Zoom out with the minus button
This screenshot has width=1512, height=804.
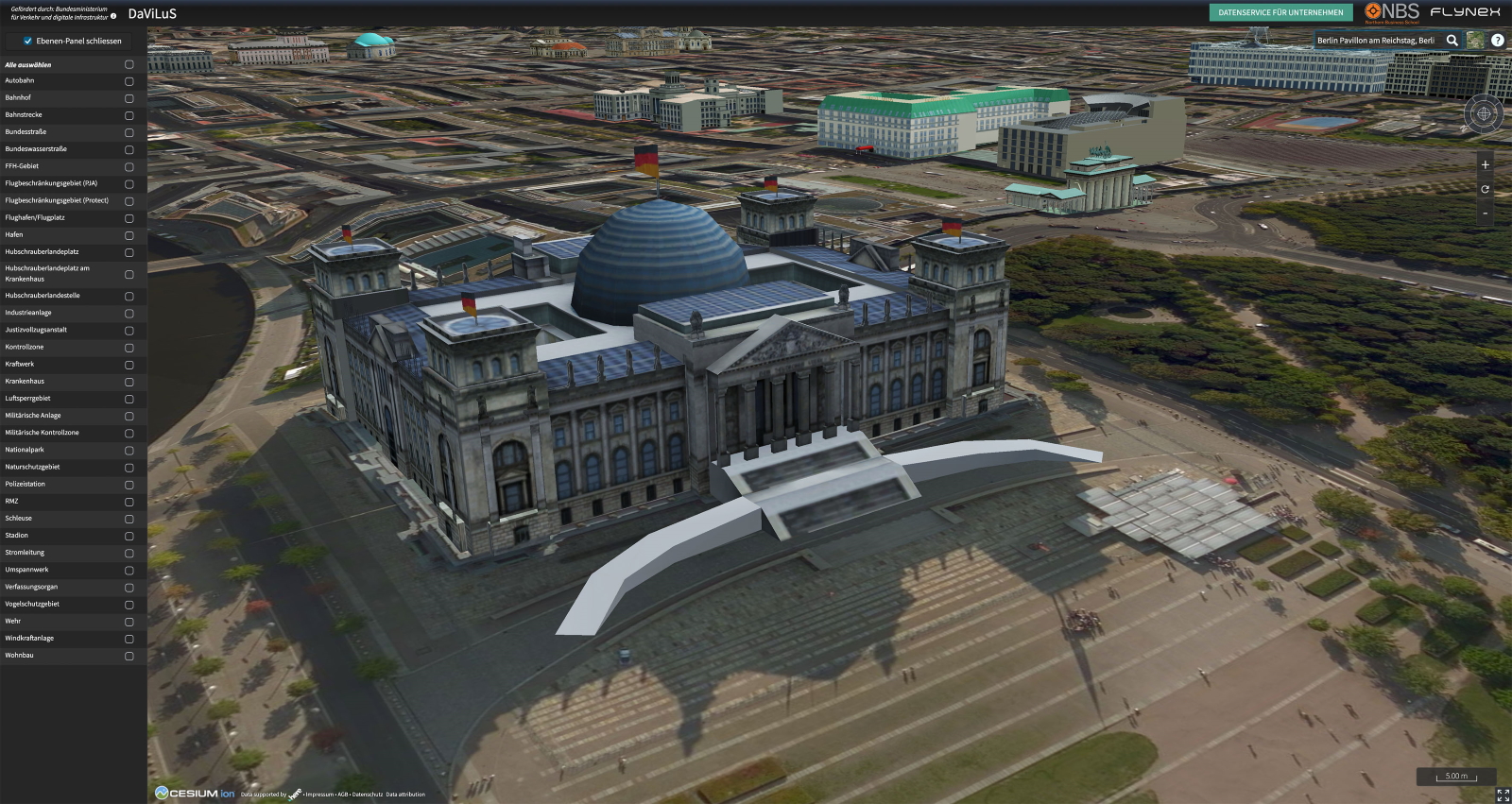pyautogui.click(x=1485, y=214)
